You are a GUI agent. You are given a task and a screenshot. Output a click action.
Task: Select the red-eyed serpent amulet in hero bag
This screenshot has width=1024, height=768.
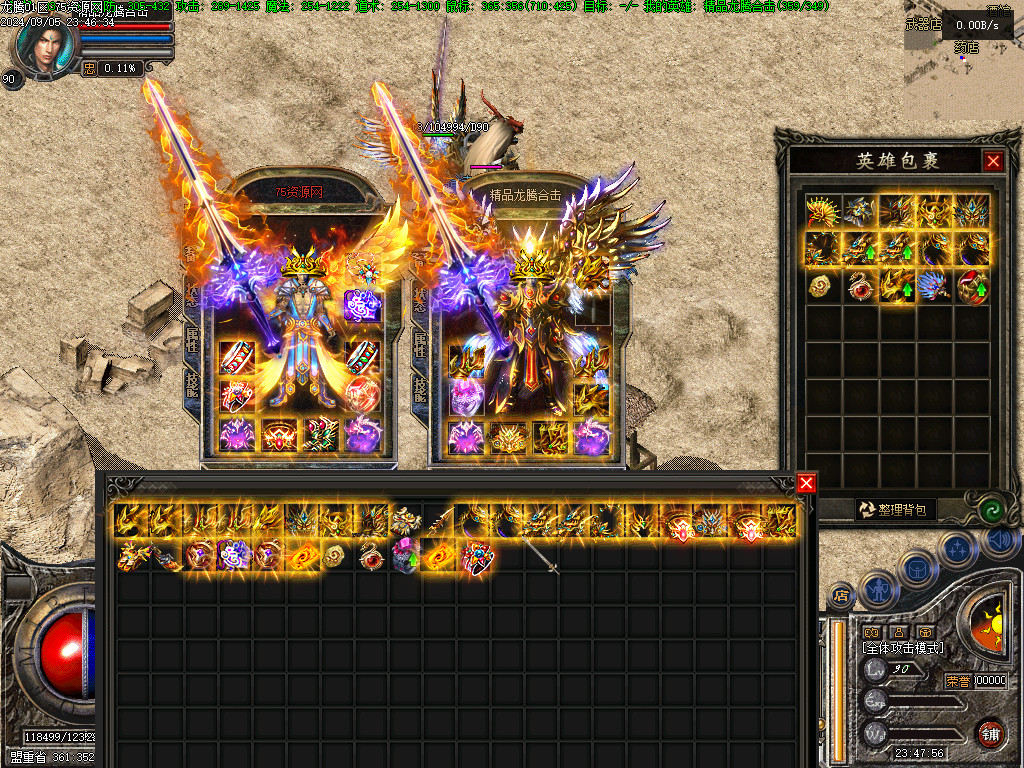(x=860, y=286)
